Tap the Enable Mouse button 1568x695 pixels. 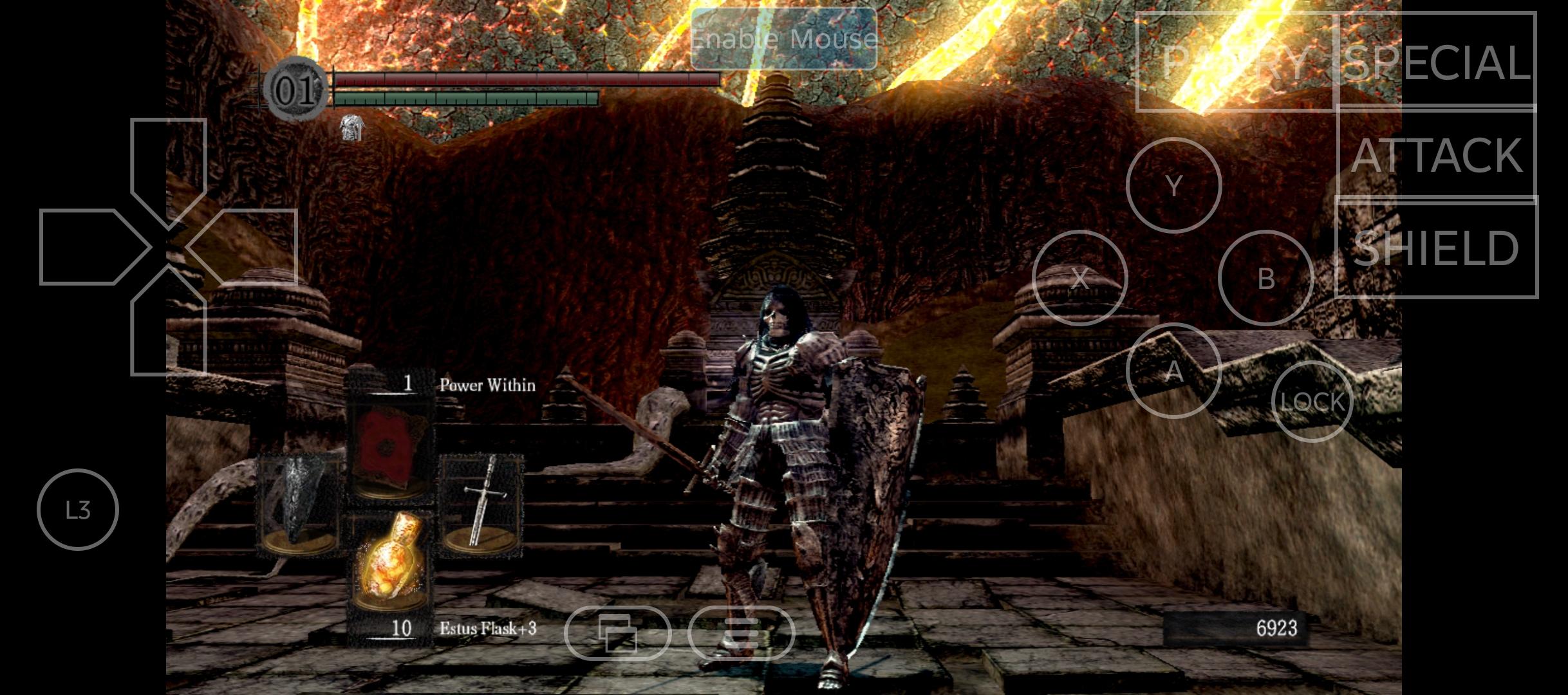point(783,39)
